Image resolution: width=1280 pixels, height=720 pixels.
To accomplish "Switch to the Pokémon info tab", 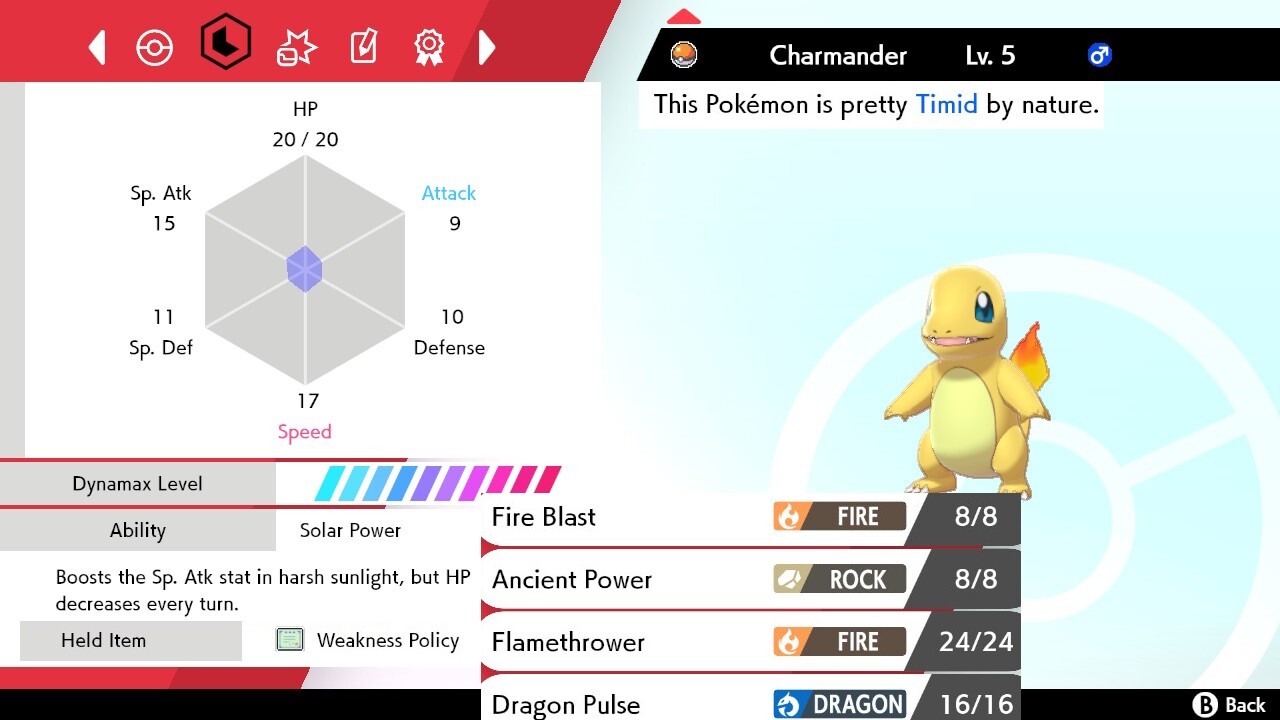I will tap(155, 45).
